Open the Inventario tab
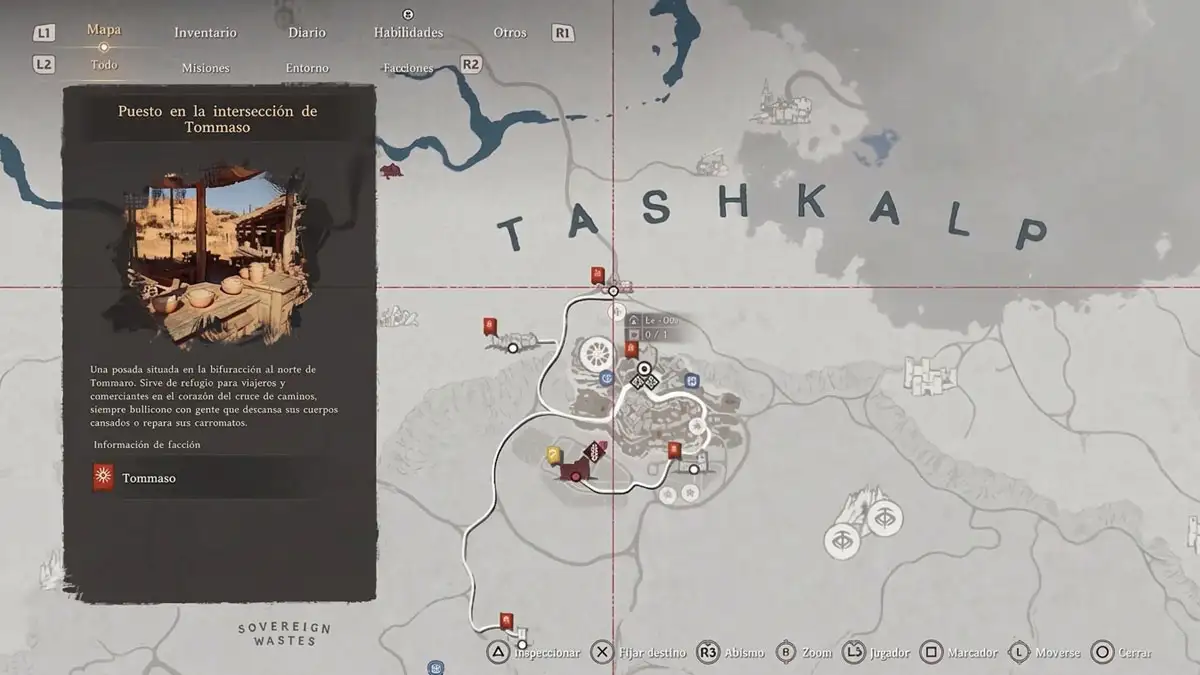 coord(205,33)
